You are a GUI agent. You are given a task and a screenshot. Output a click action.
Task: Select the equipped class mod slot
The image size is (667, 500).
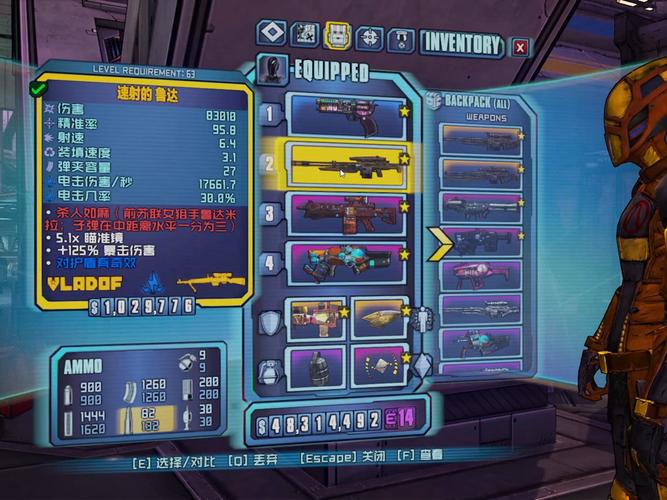(x=377, y=318)
